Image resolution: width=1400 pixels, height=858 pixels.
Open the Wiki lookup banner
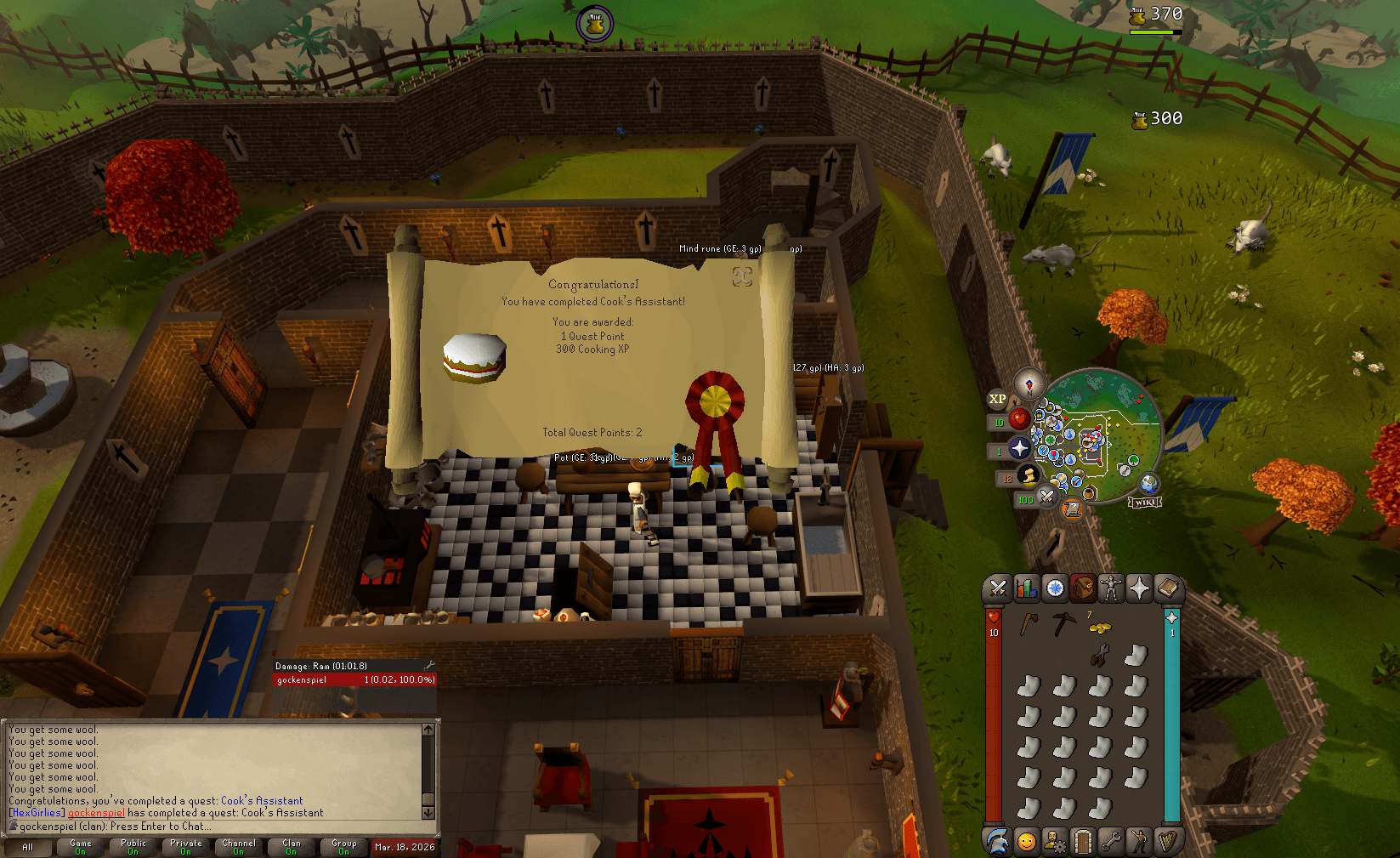click(x=1145, y=502)
